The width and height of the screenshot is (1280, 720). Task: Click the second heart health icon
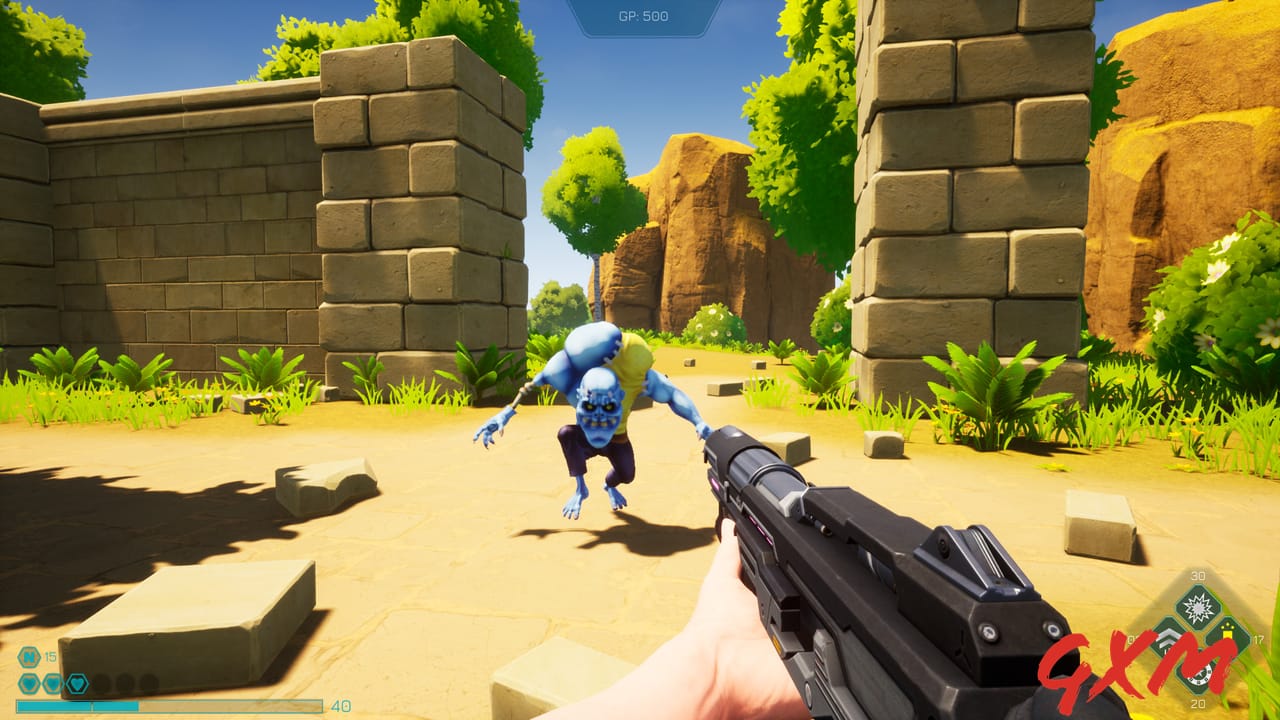pos(52,682)
